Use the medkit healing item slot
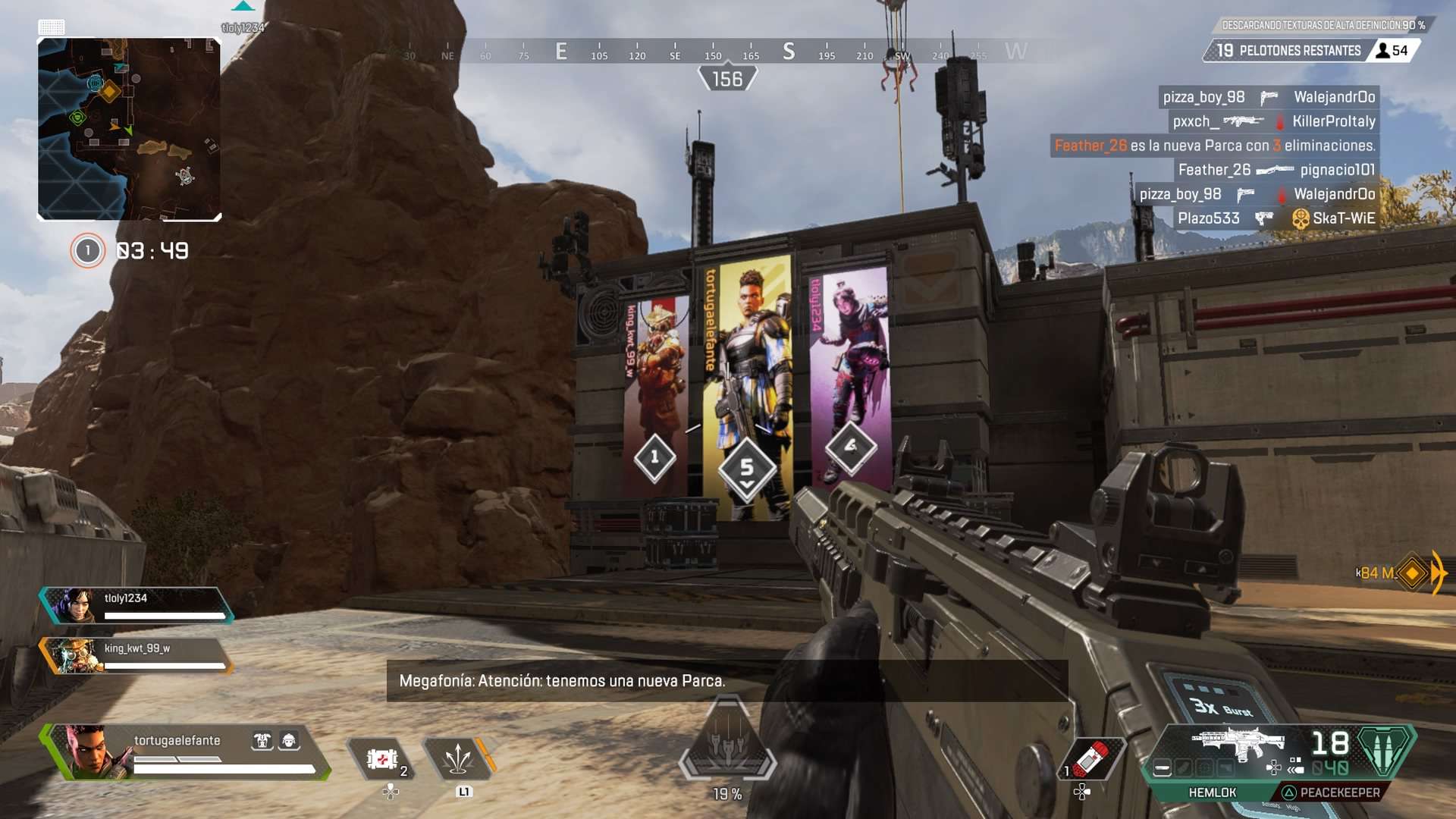The height and width of the screenshot is (819, 1456). pos(383,758)
